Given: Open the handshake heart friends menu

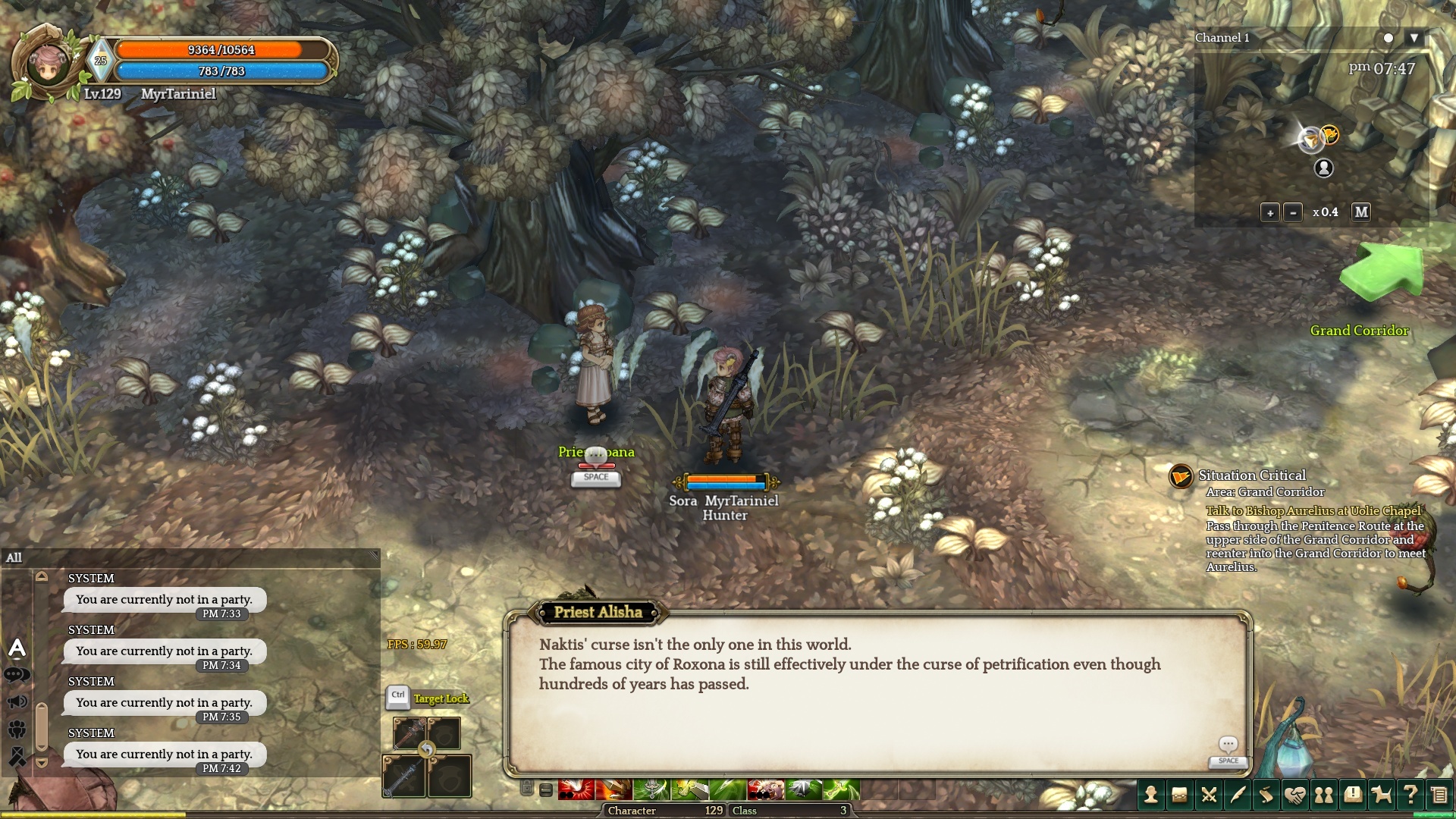Looking at the screenshot, I should 1295,795.
